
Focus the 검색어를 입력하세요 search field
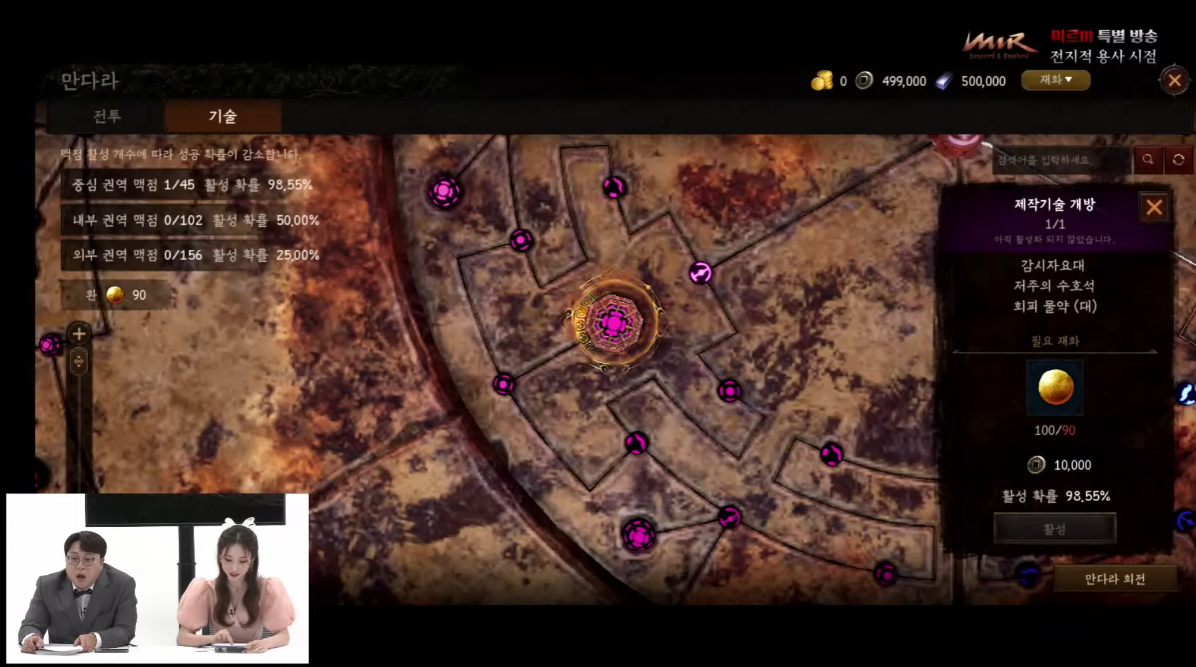[x=1062, y=160]
